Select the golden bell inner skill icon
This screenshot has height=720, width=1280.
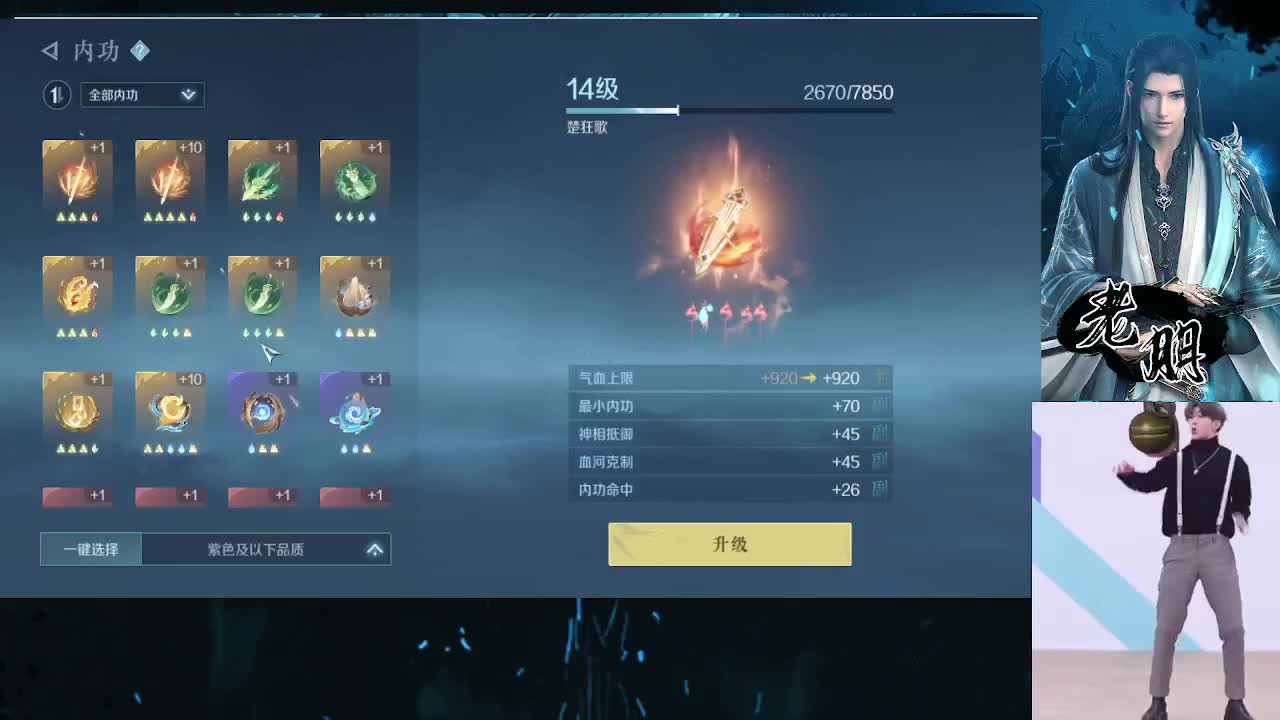[77, 405]
